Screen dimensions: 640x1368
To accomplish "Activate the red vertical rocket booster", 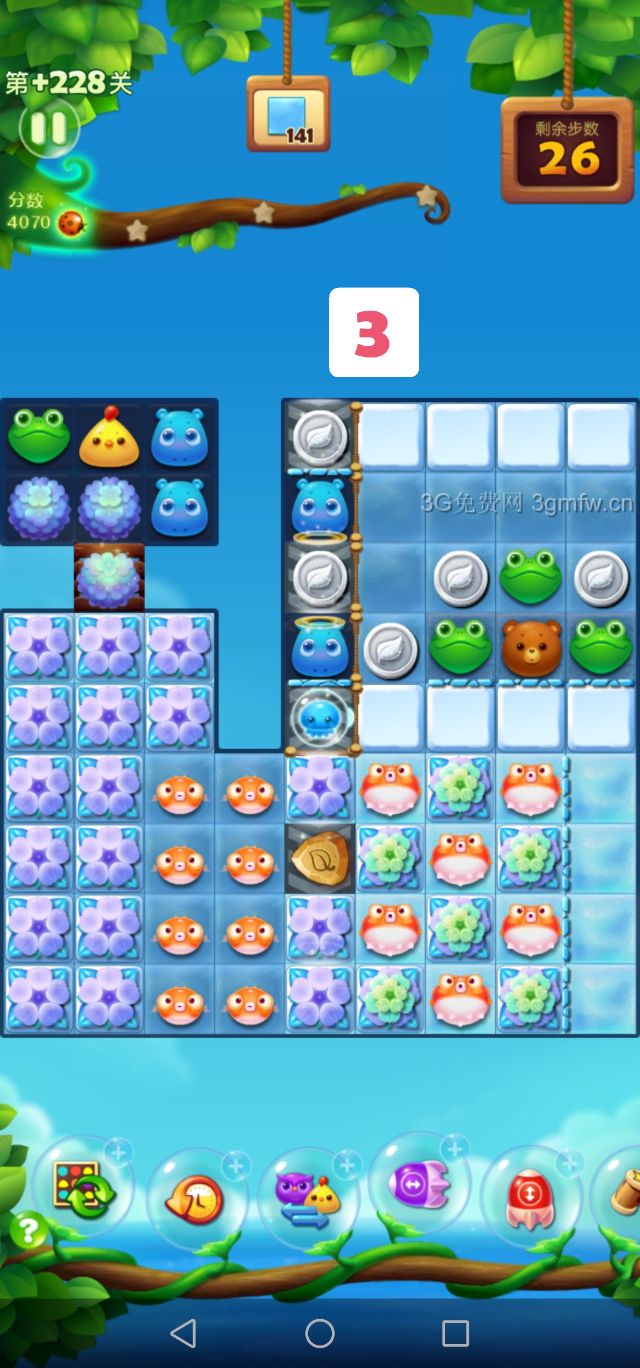I will coord(529,1195).
